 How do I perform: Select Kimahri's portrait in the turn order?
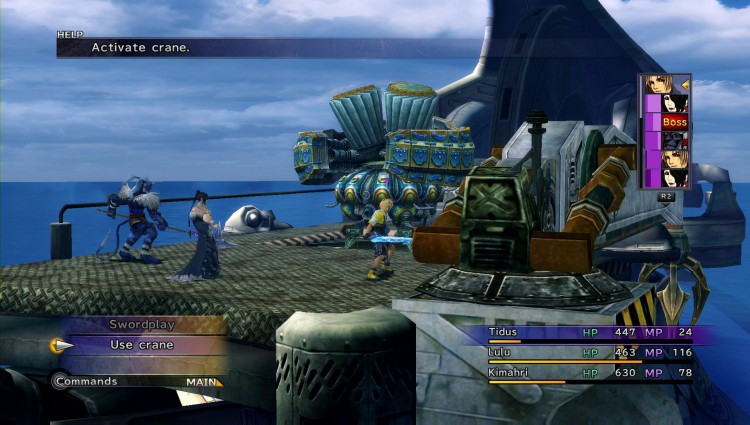pos(673,140)
